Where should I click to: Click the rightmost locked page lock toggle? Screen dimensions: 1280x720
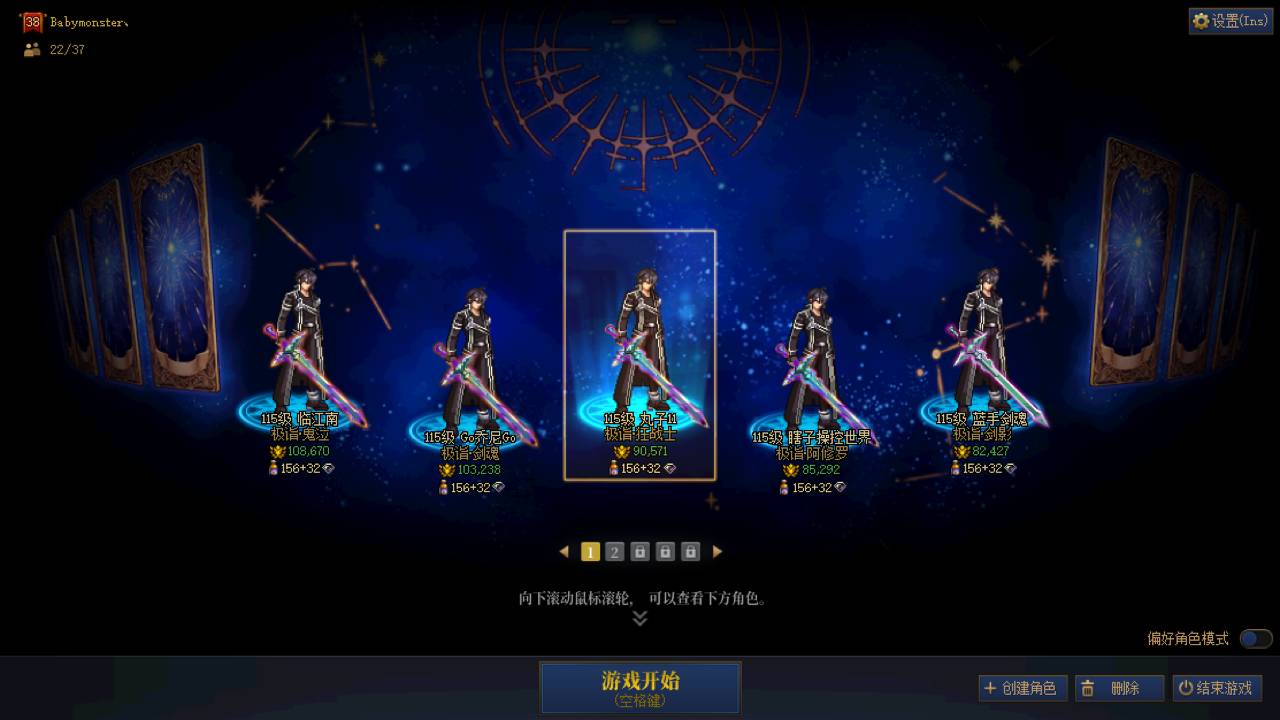(x=689, y=551)
